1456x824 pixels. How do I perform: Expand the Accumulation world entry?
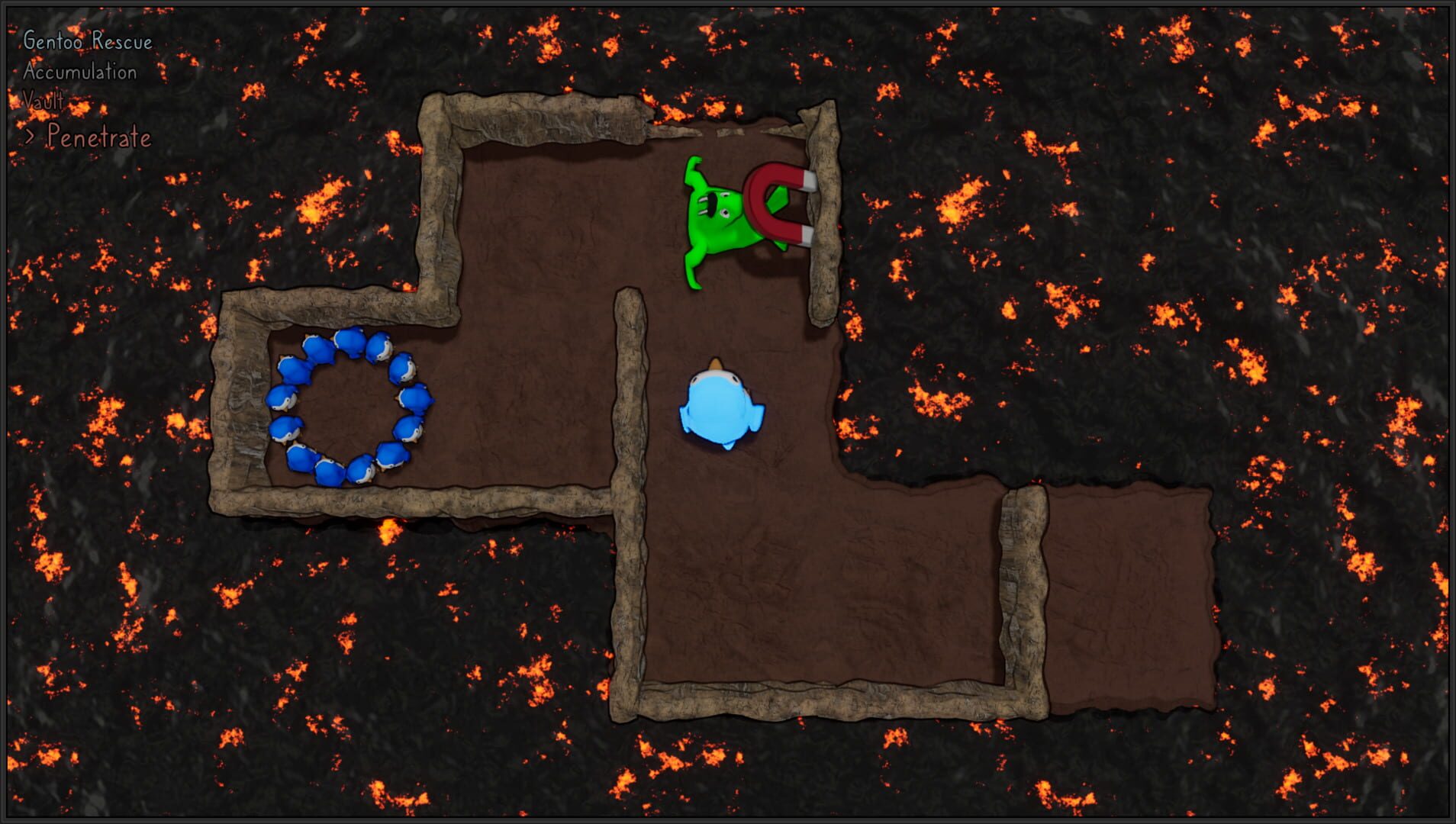(x=80, y=72)
